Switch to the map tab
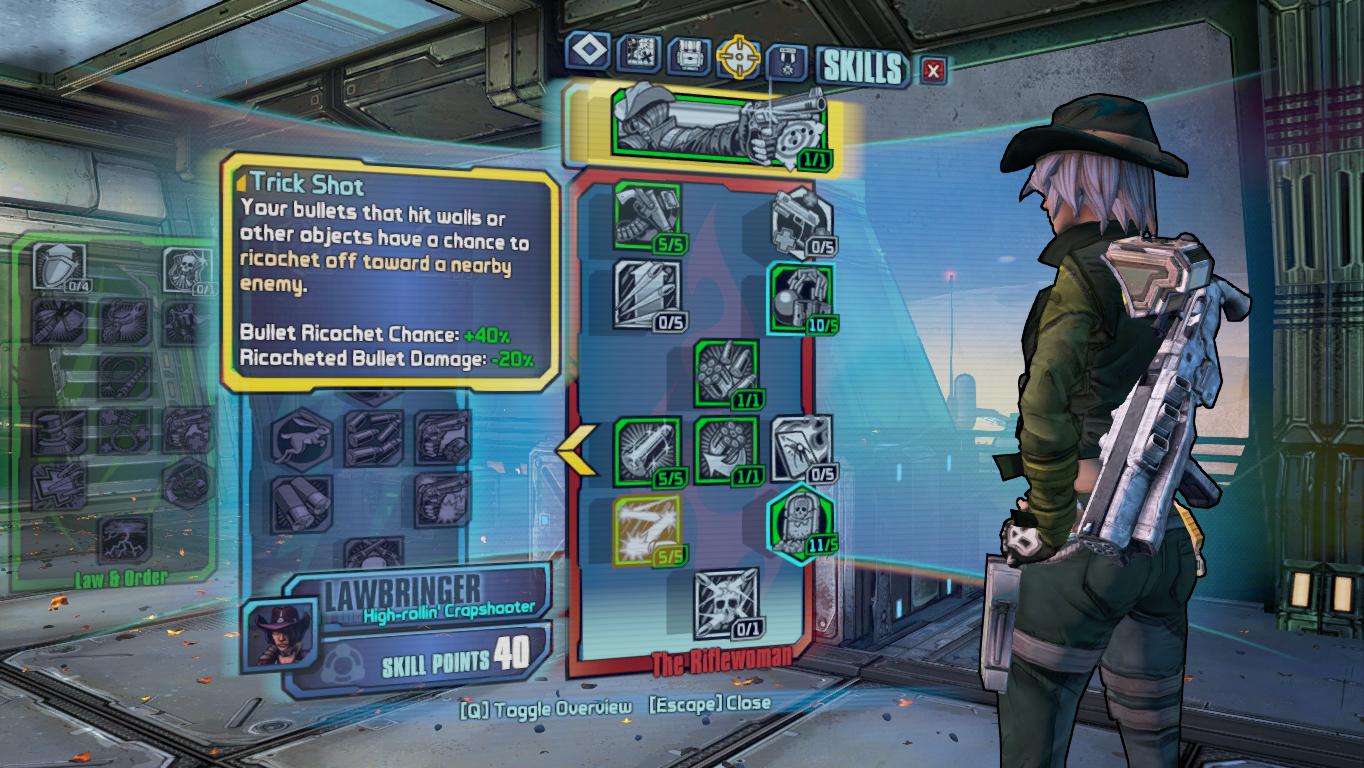 pos(637,53)
